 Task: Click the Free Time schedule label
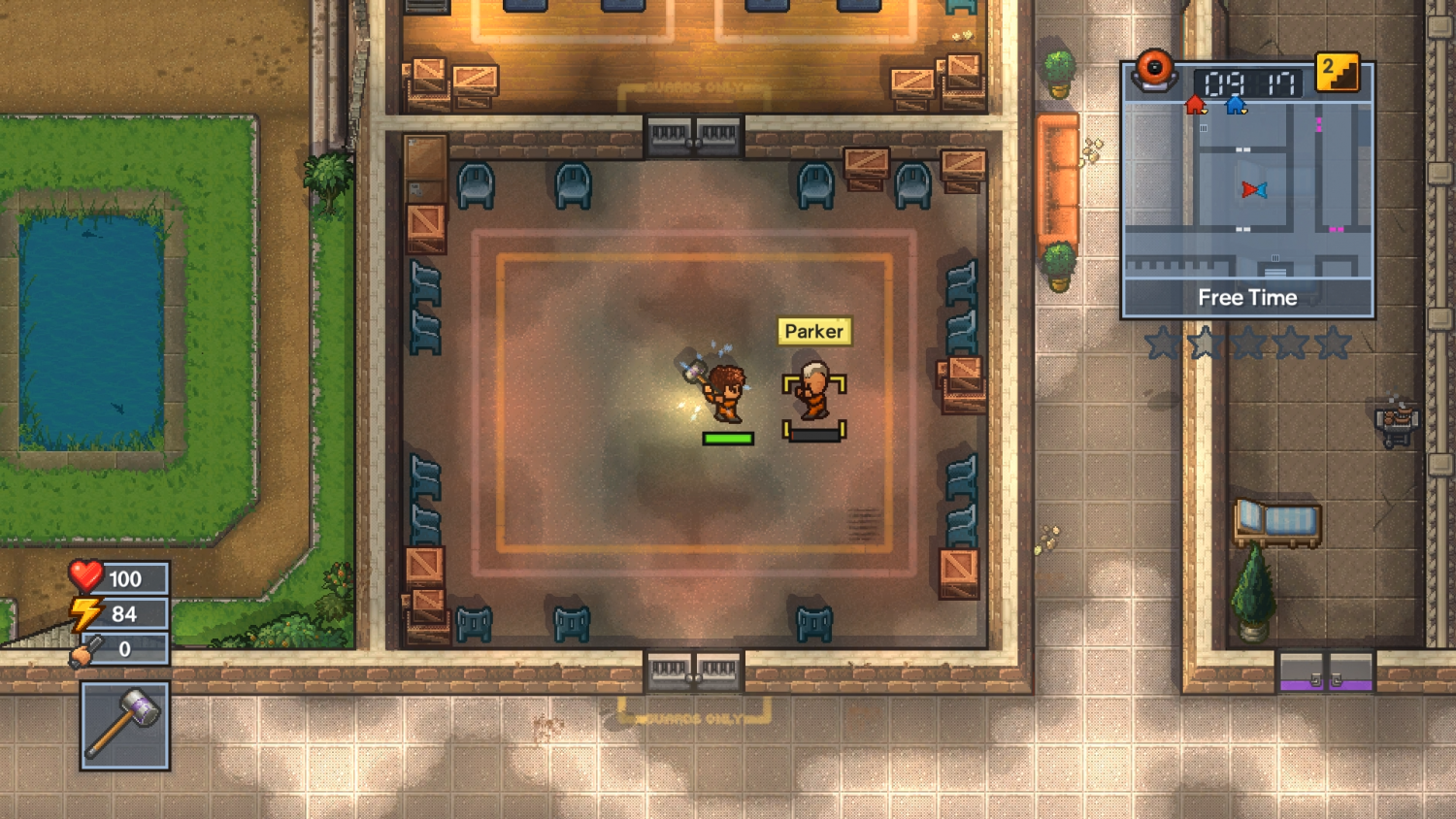point(1248,298)
